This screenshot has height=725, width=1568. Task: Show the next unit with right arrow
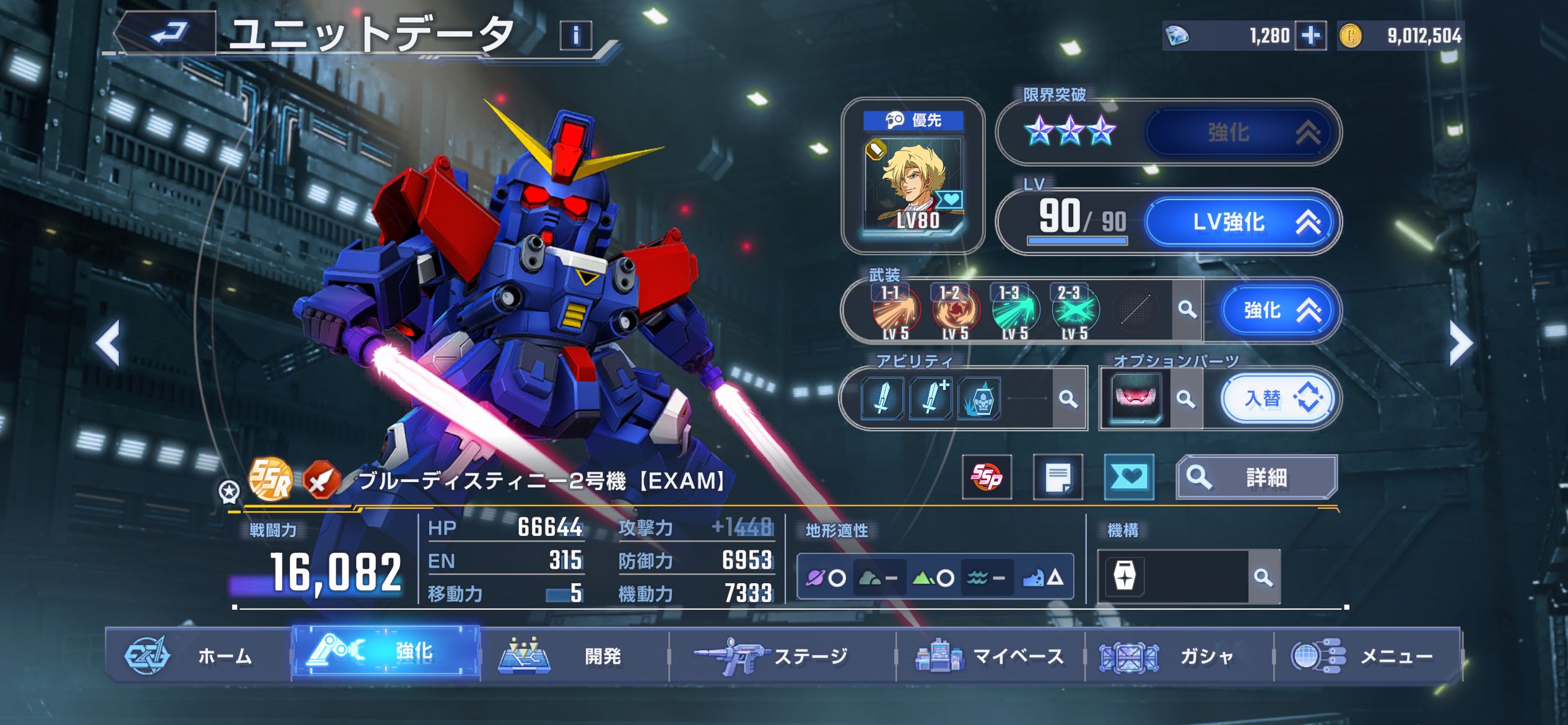[1461, 343]
